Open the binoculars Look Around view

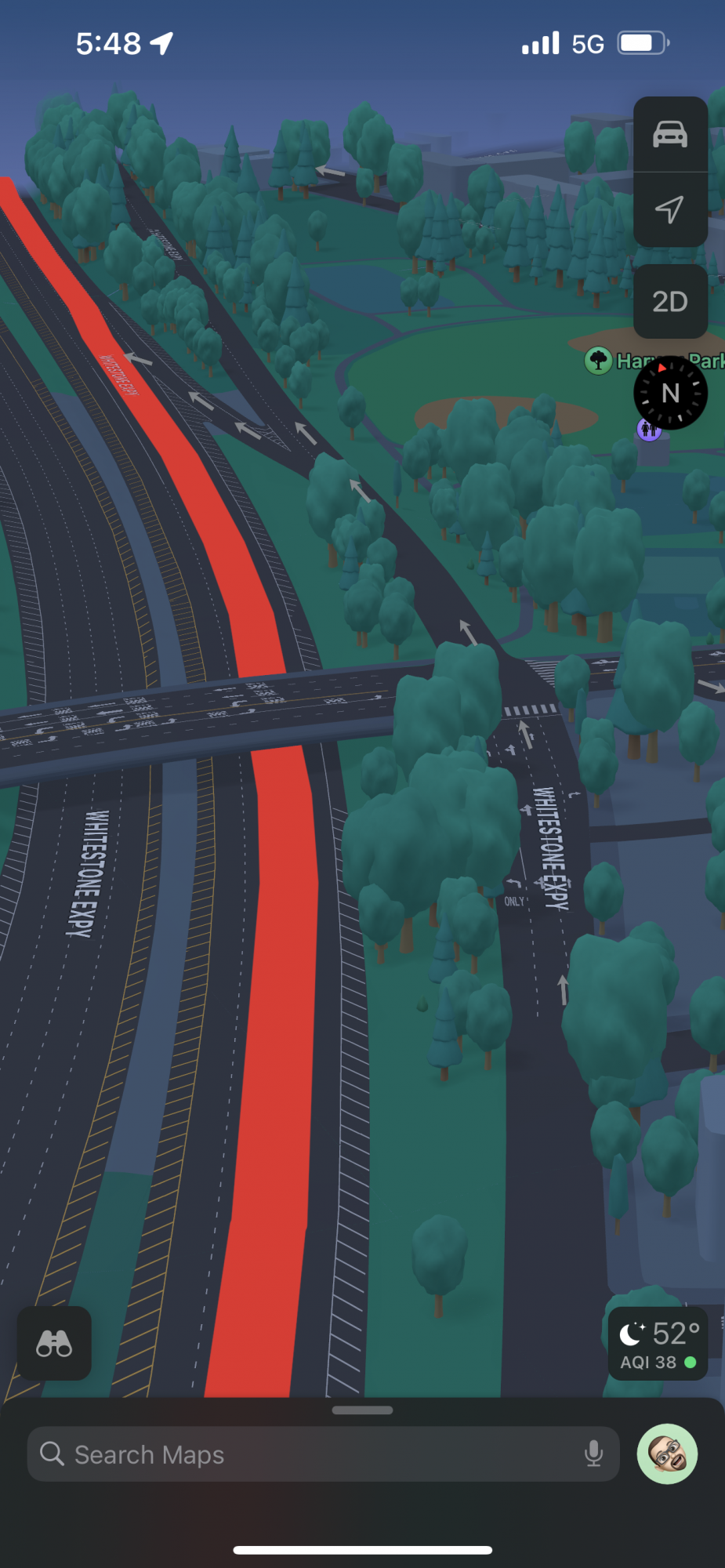tap(54, 1343)
